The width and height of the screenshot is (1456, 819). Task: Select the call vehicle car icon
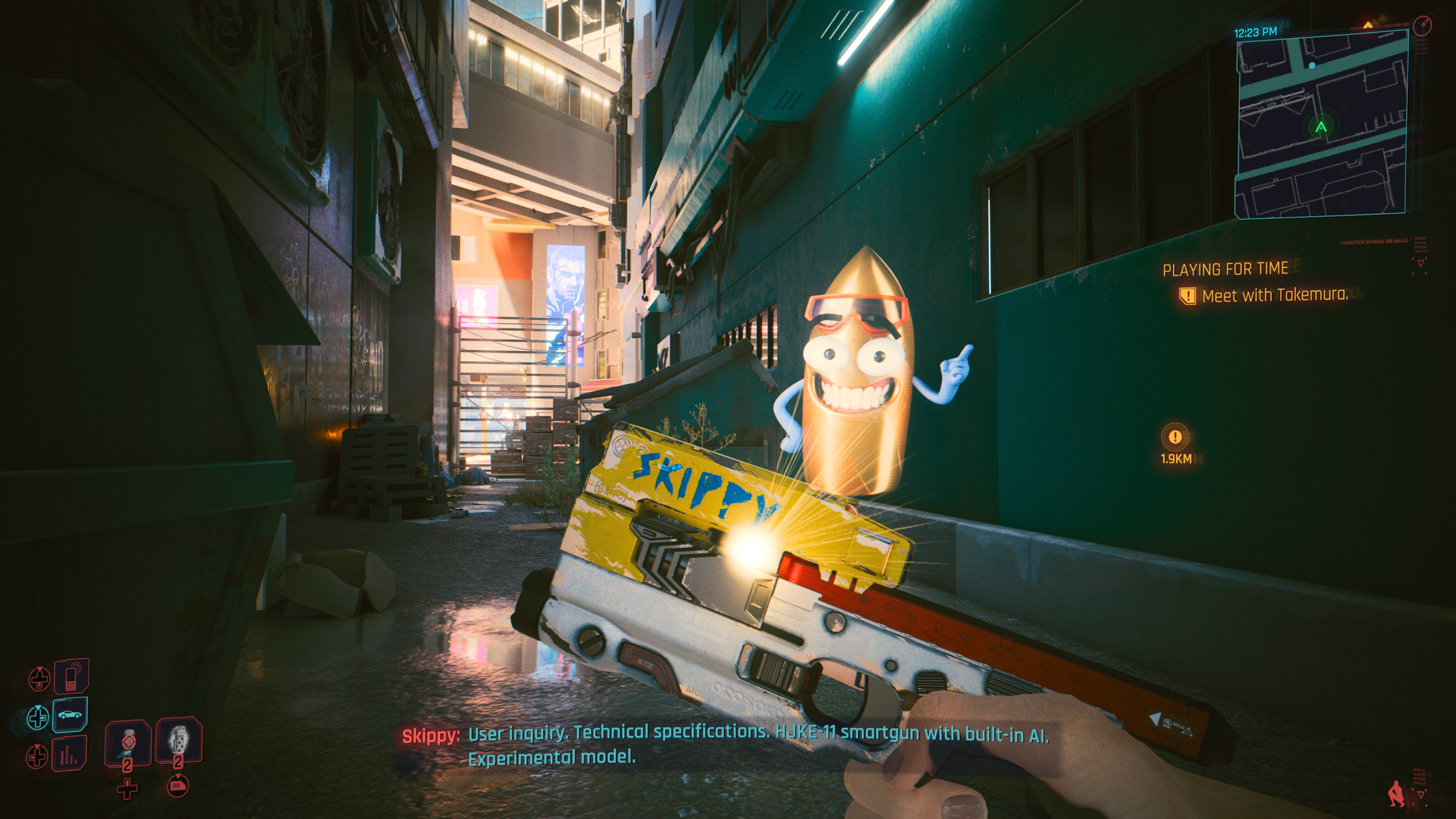70,714
